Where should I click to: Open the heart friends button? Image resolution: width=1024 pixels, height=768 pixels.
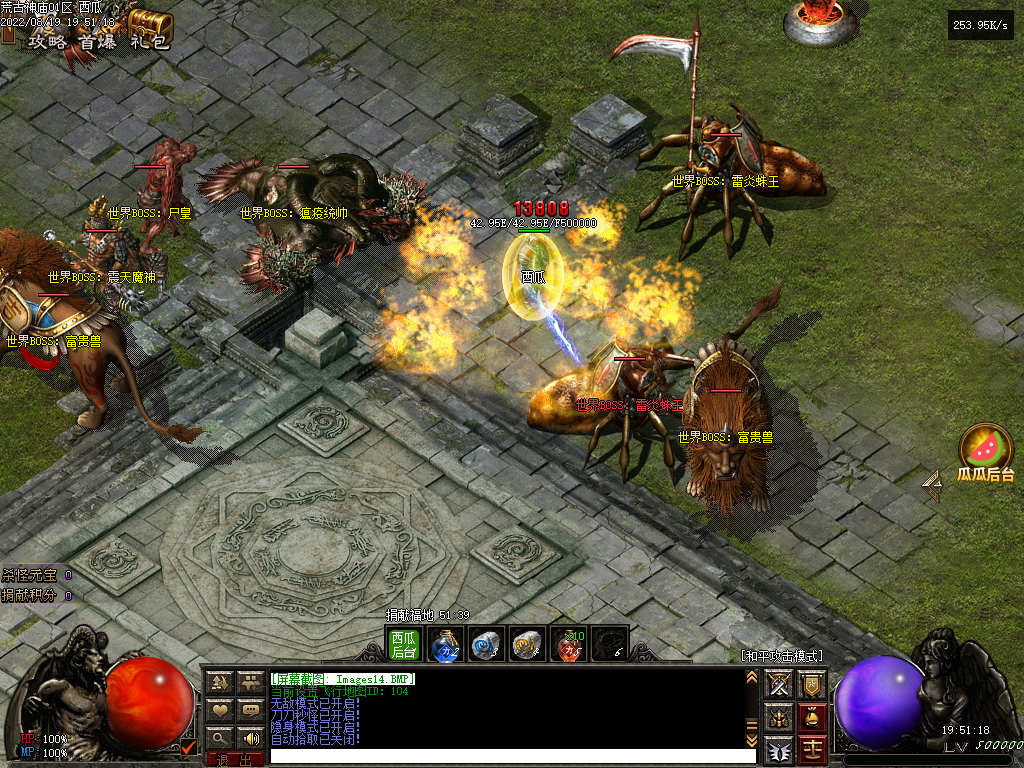(x=220, y=711)
